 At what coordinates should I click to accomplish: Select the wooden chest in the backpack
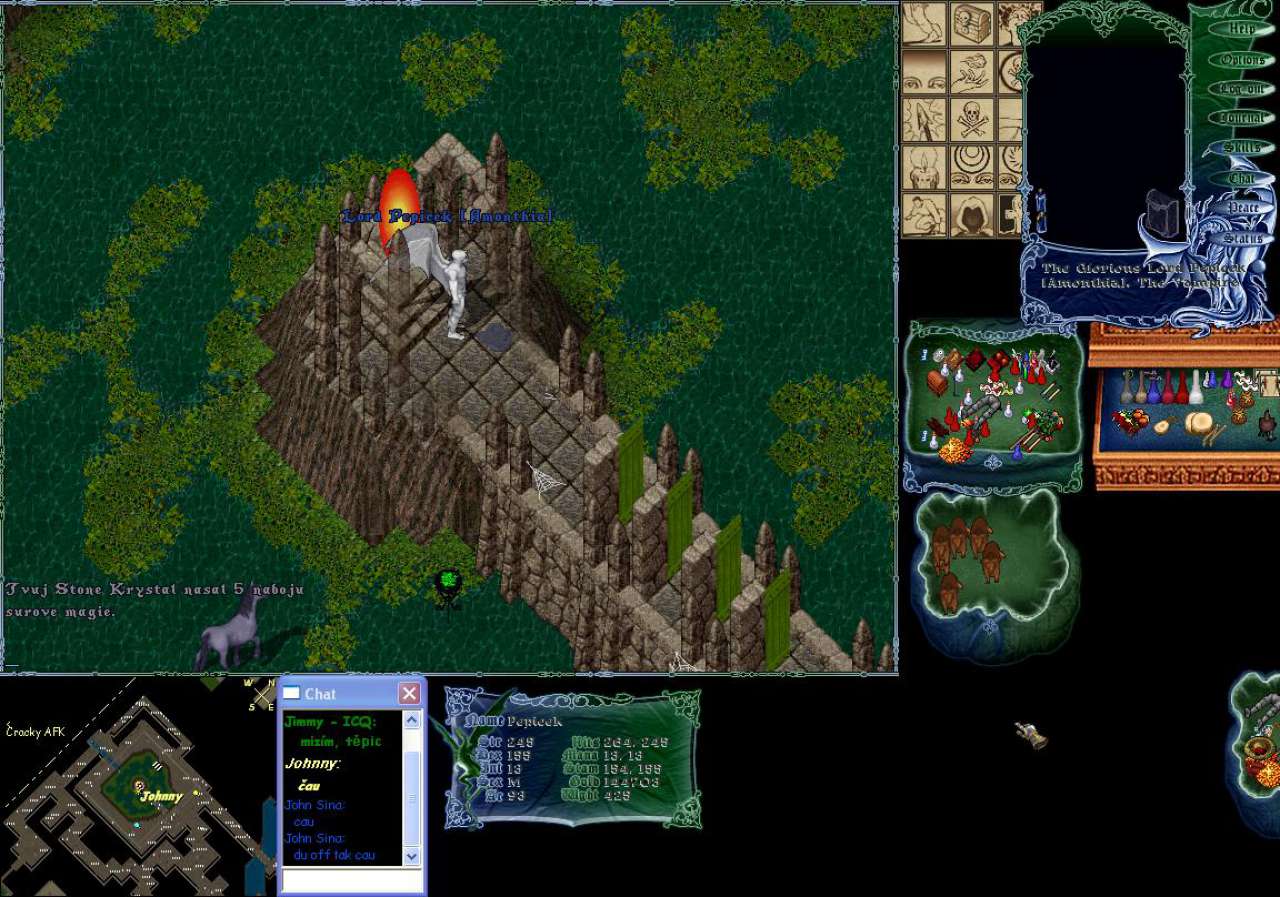[937, 382]
